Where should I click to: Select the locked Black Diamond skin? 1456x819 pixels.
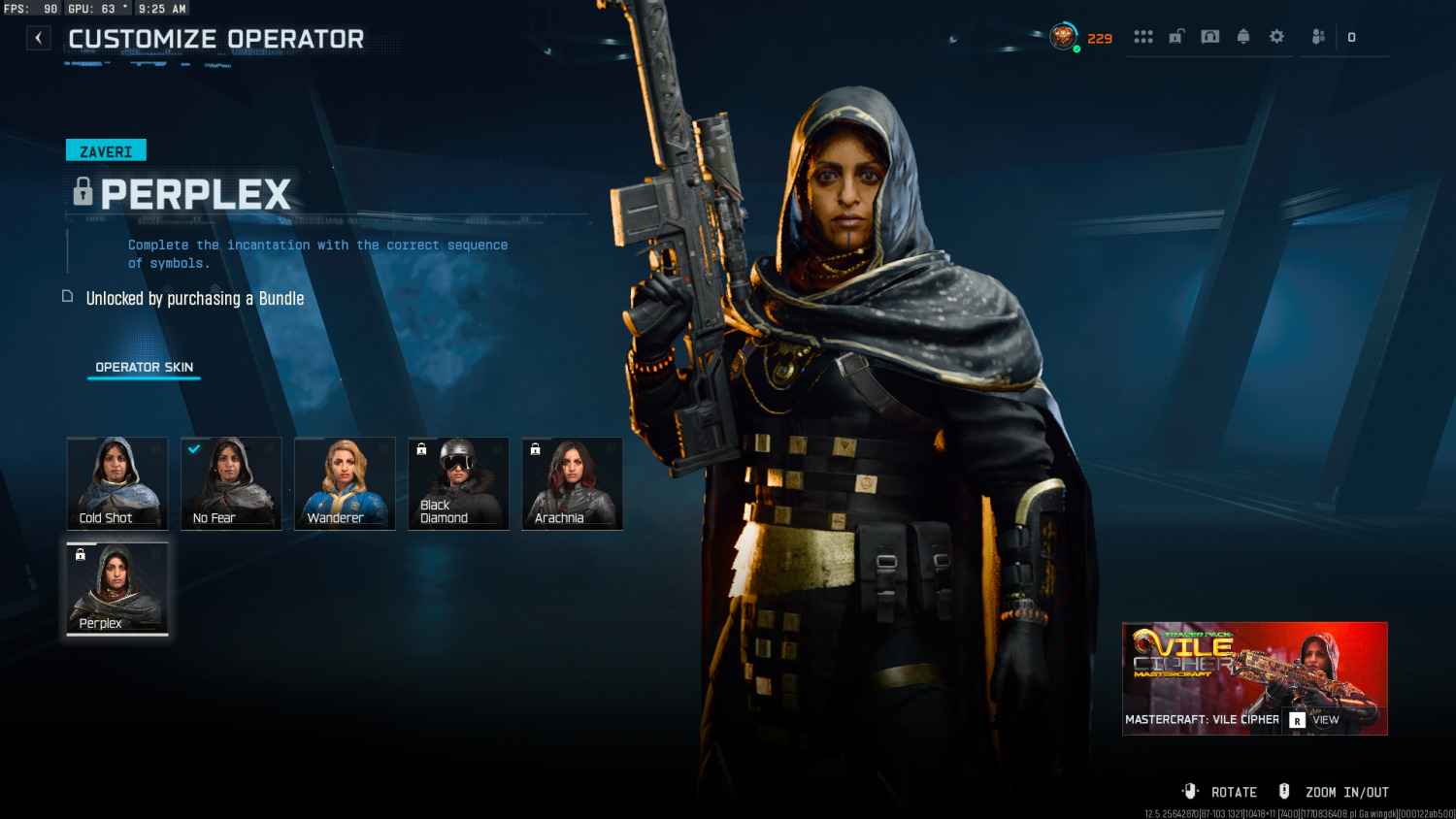coord(458,483)
